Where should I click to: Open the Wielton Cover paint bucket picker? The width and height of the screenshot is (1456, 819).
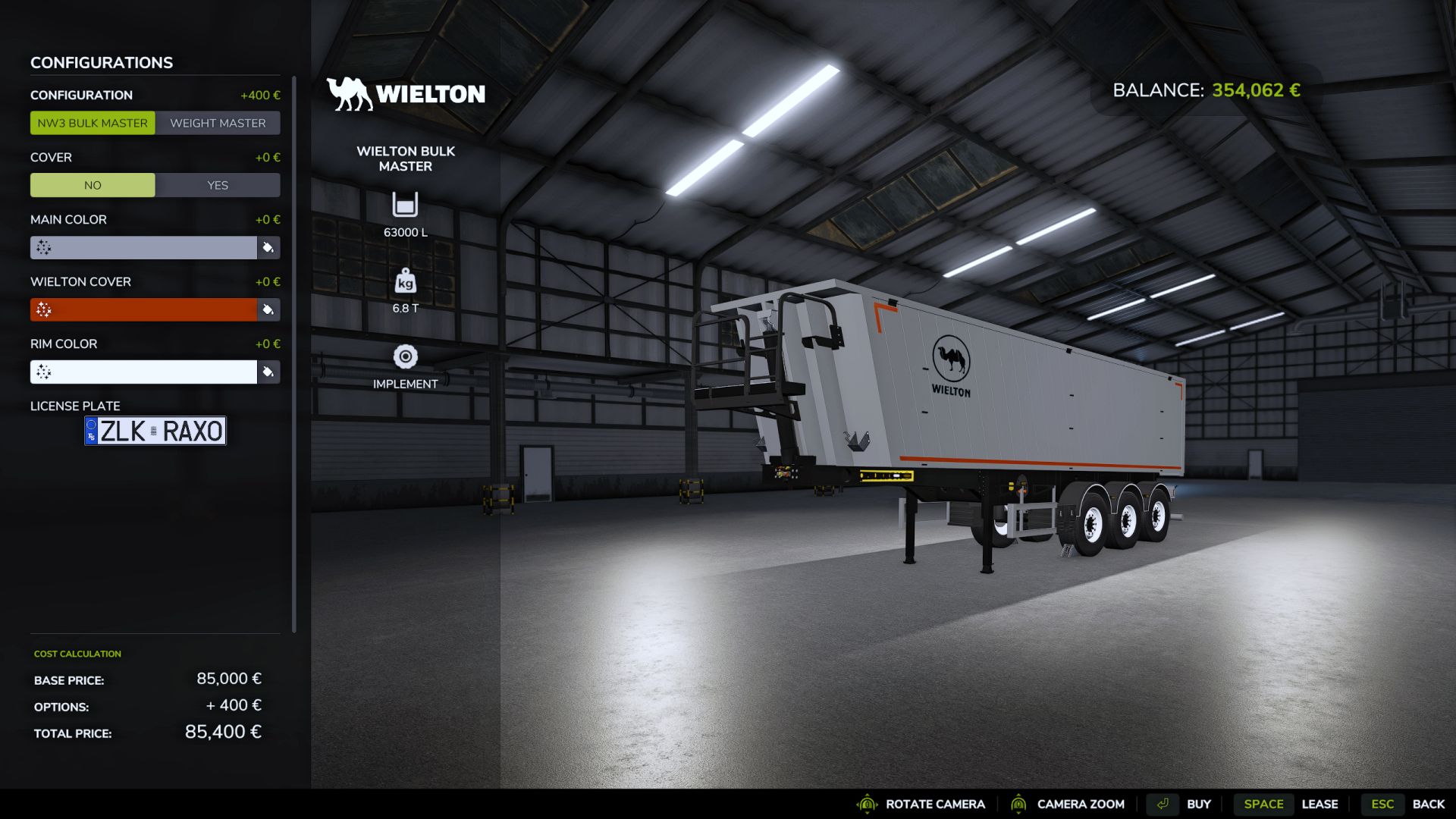(x=267, y=310)
